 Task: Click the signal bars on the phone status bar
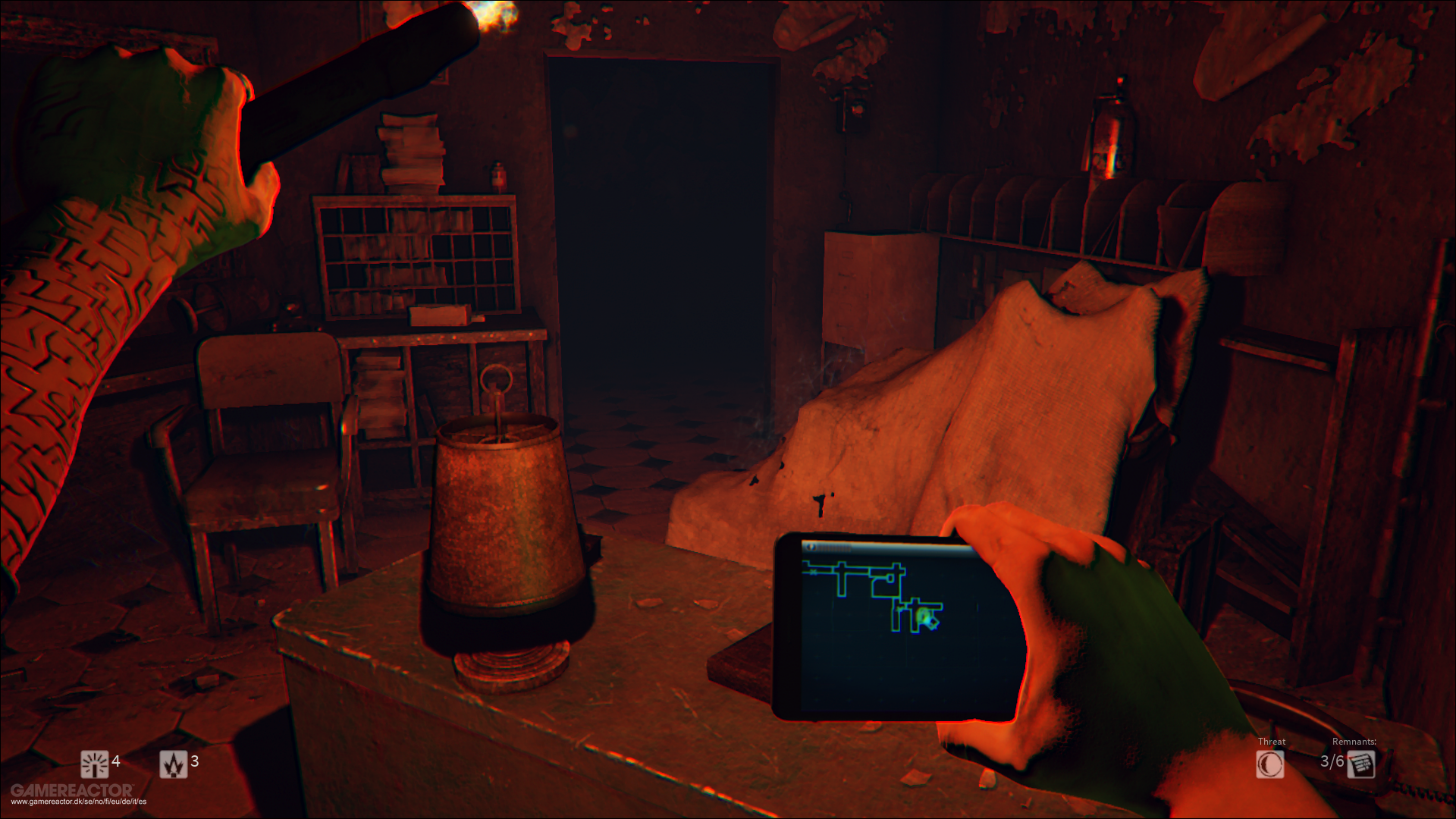(833, 546)
